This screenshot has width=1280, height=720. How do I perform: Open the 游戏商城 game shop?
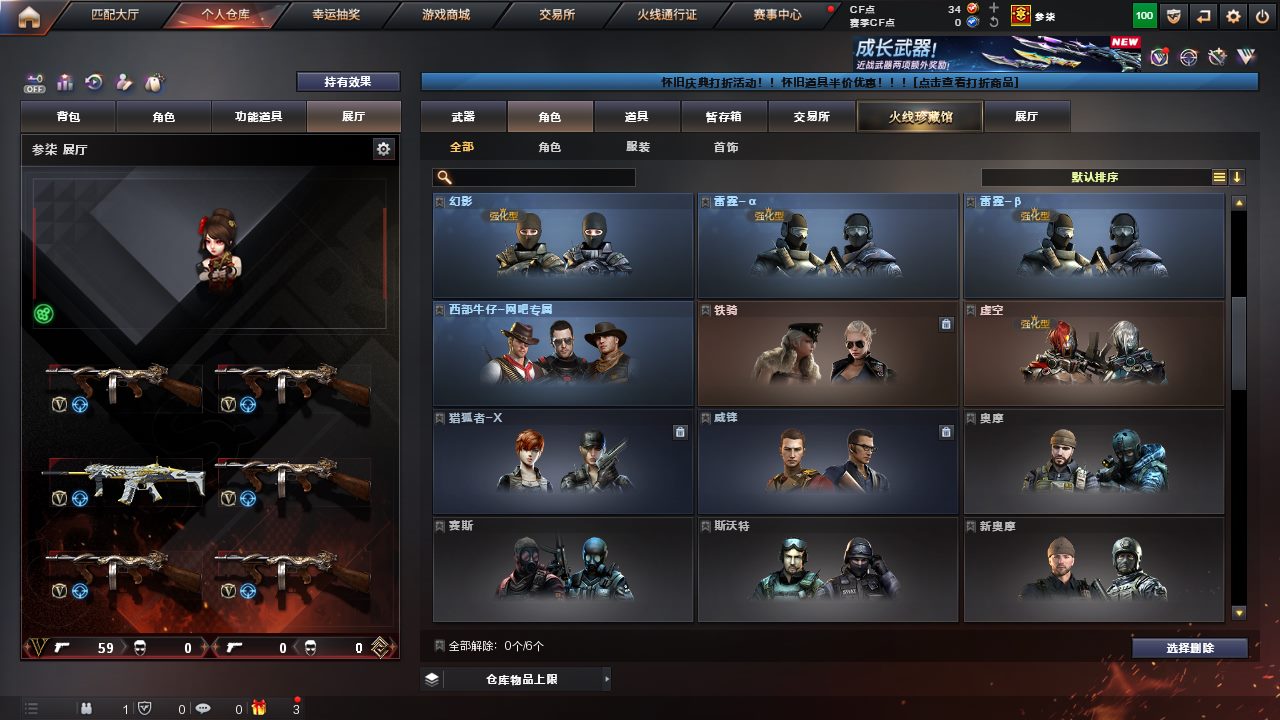(x=445, y=15)
